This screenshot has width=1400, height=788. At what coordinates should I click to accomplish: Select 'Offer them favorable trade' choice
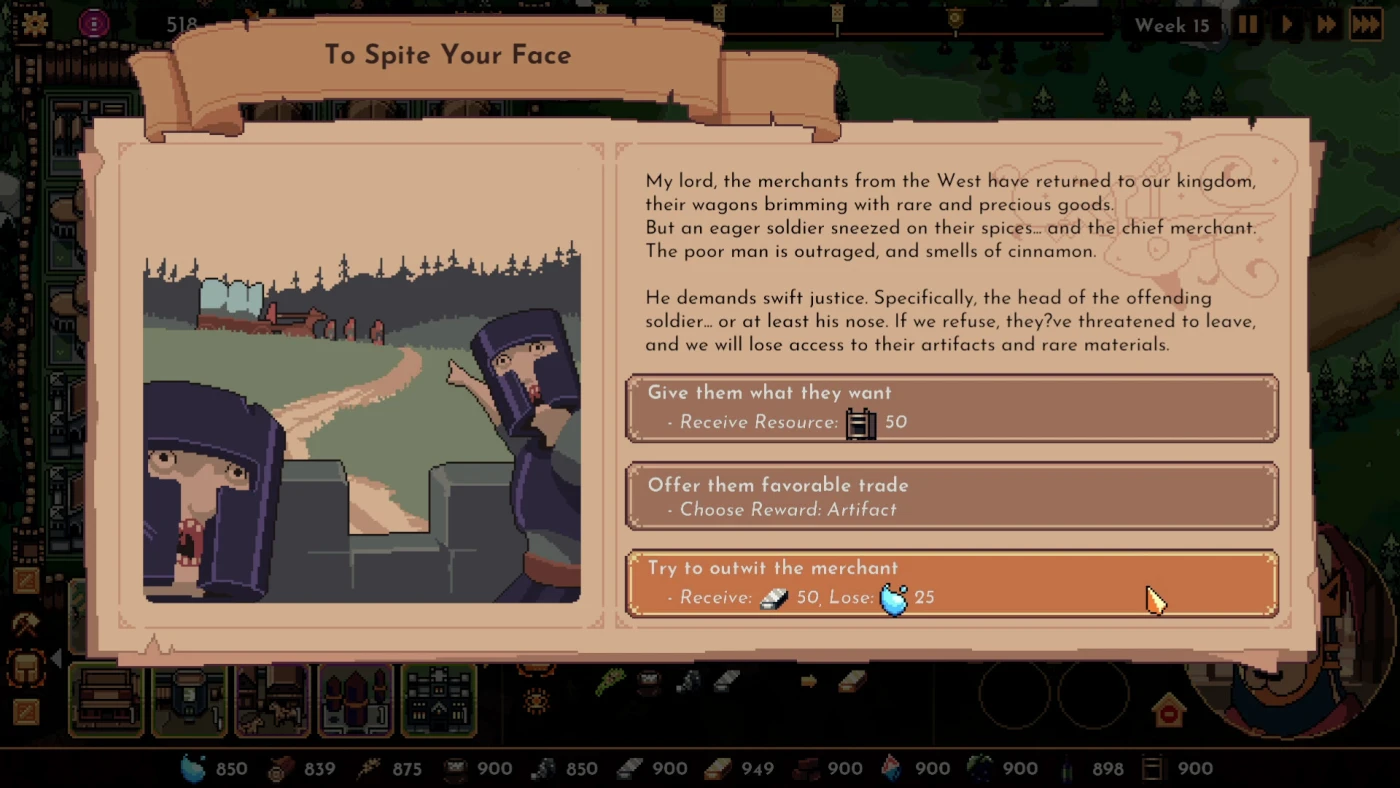click(x=951, y=496)
